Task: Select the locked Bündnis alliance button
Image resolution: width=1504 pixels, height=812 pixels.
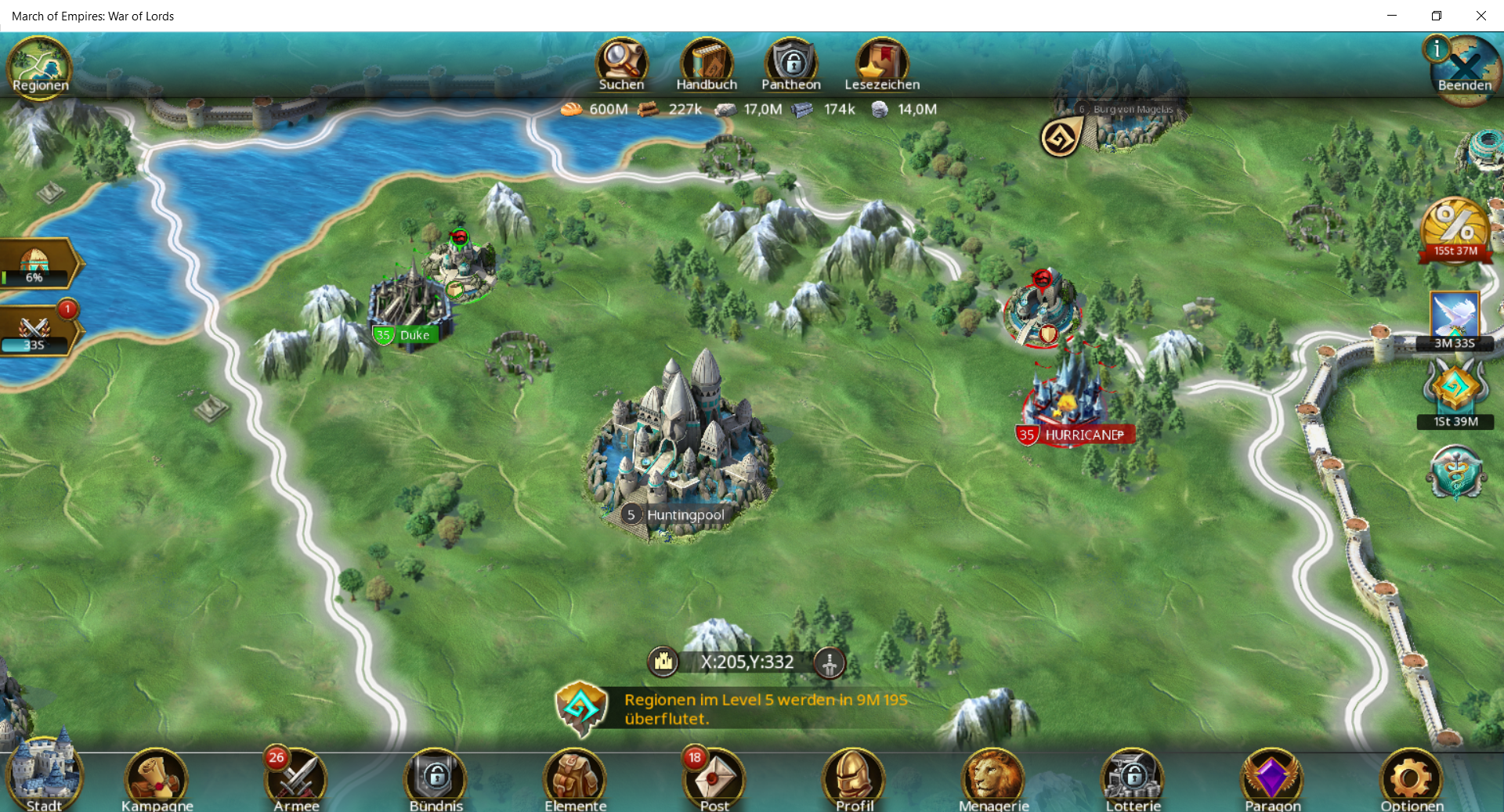Action: (x=436, y=780)
